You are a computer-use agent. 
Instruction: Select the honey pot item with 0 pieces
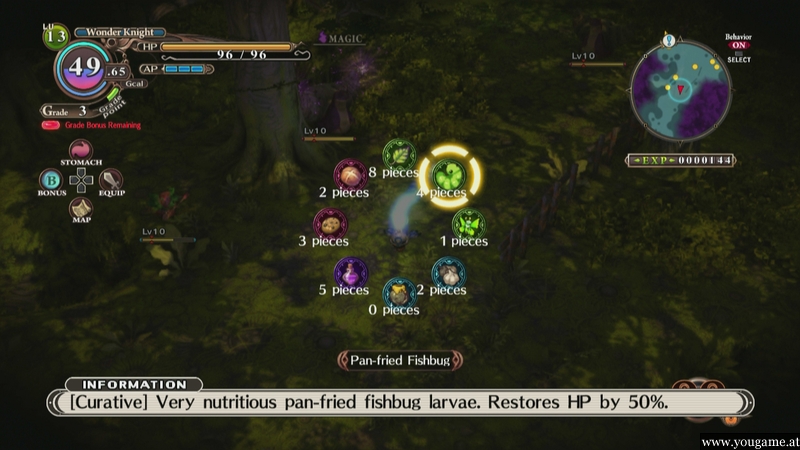[399, 293]
